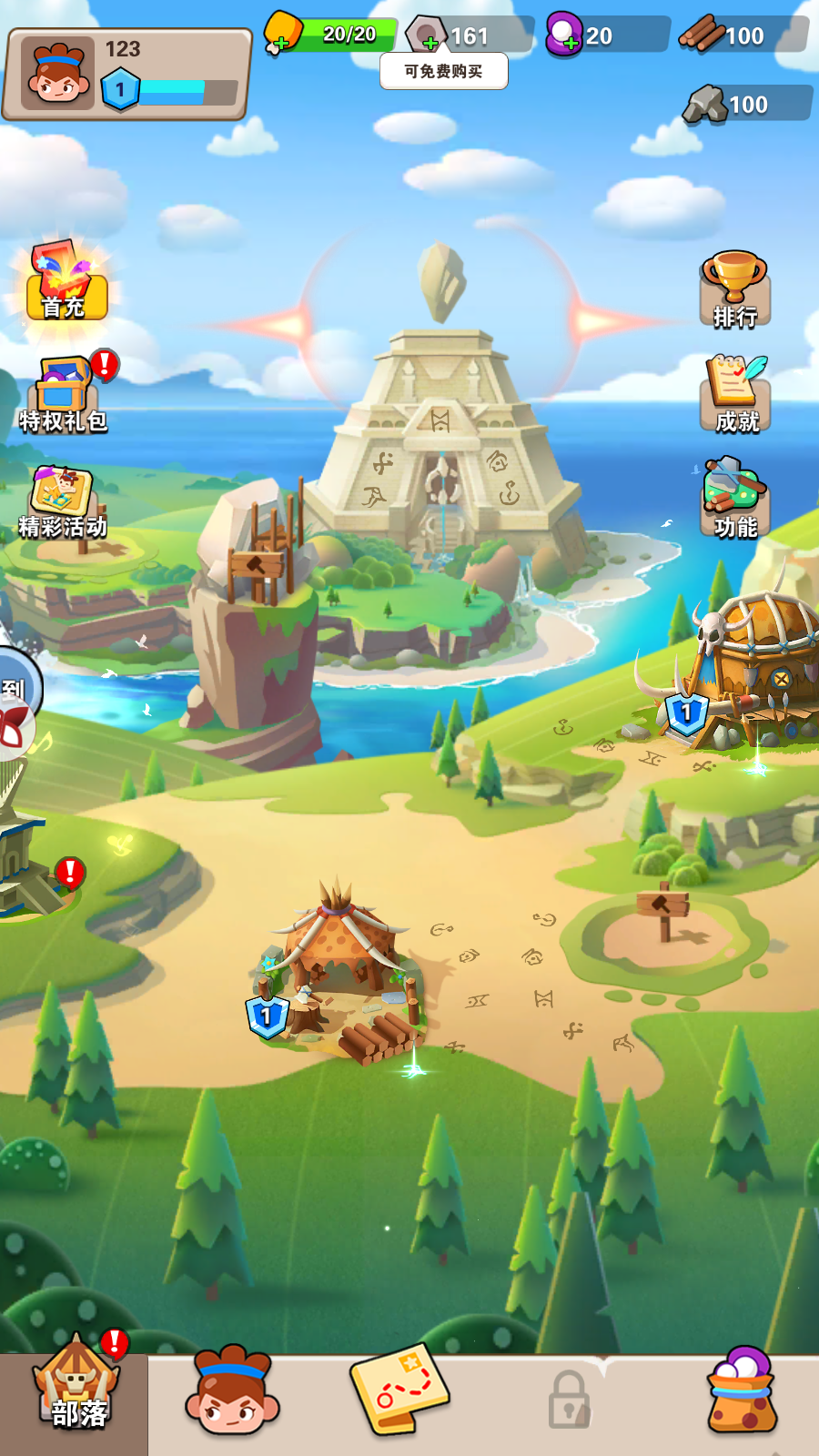Open the player profile avatar panel
The width and height of the screenshot is (819, 1456).
[x=58, y=73]
